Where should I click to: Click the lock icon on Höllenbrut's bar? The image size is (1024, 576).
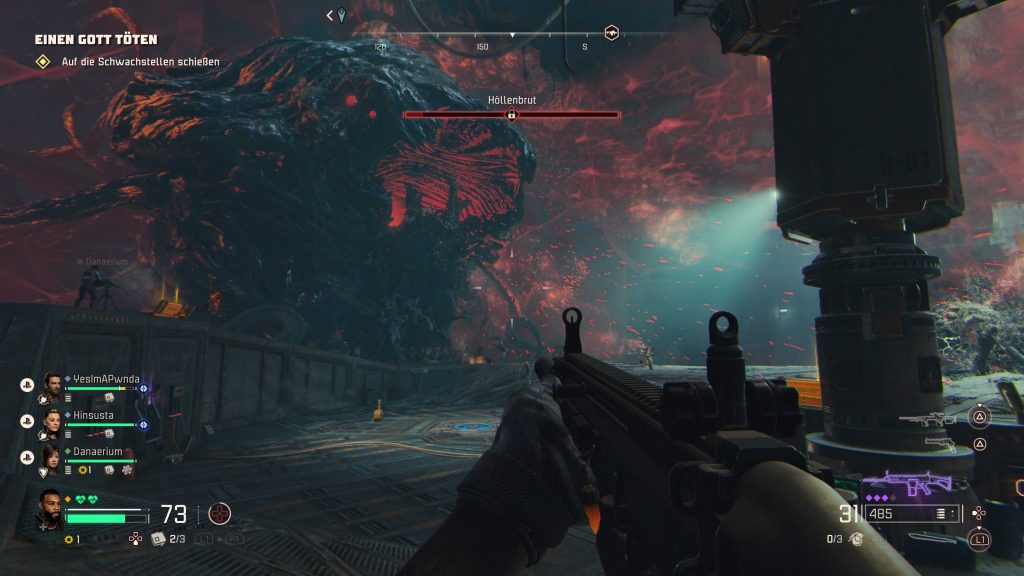[511, 115]
